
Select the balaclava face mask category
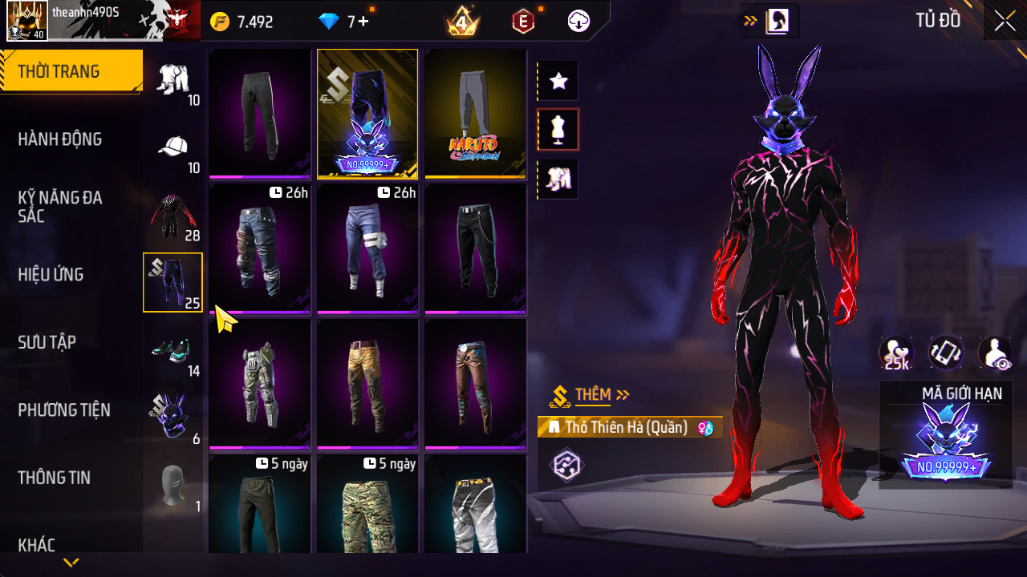pos(172,485)
